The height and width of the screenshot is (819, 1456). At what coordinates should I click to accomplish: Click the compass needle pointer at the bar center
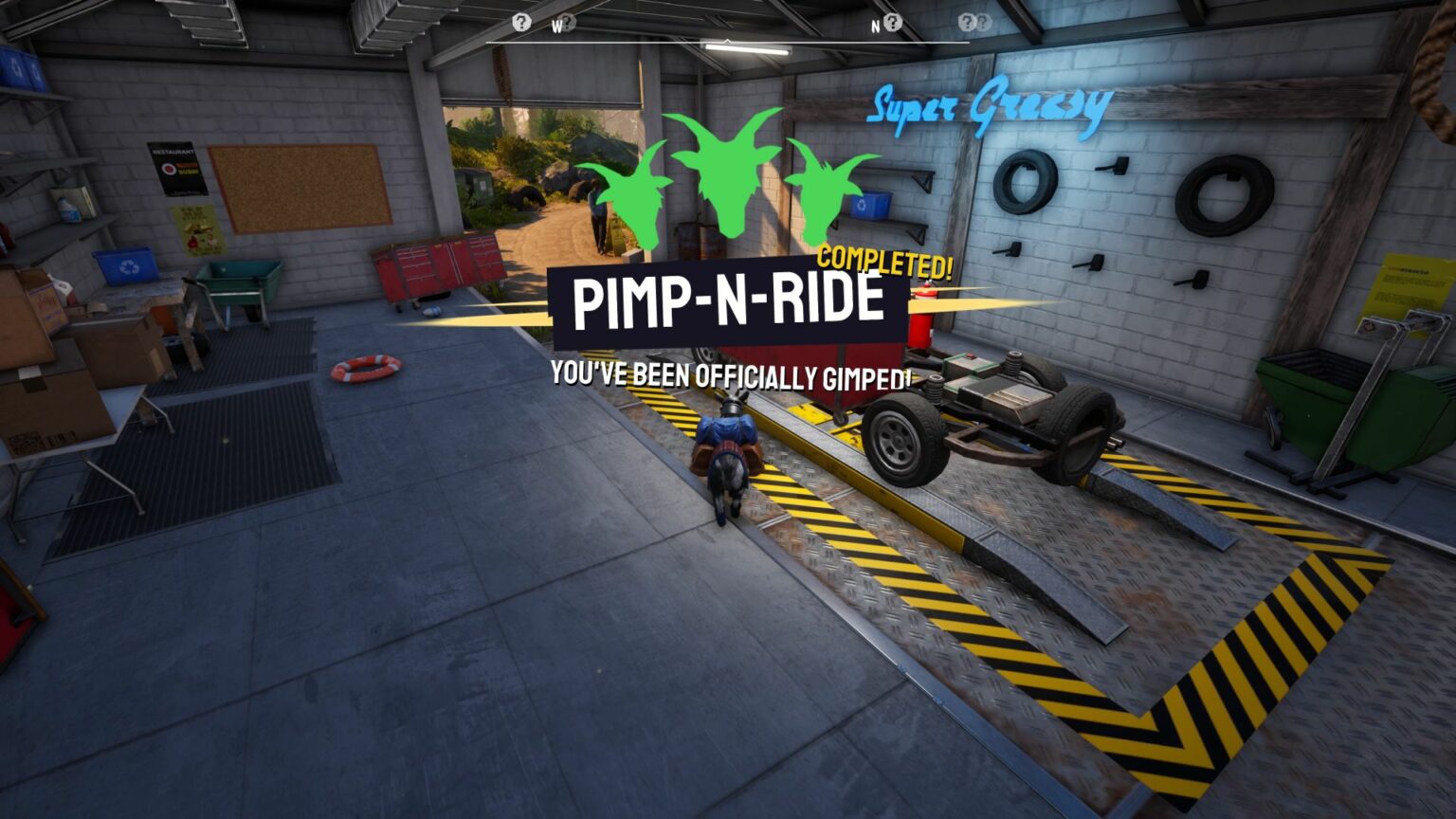728,42
